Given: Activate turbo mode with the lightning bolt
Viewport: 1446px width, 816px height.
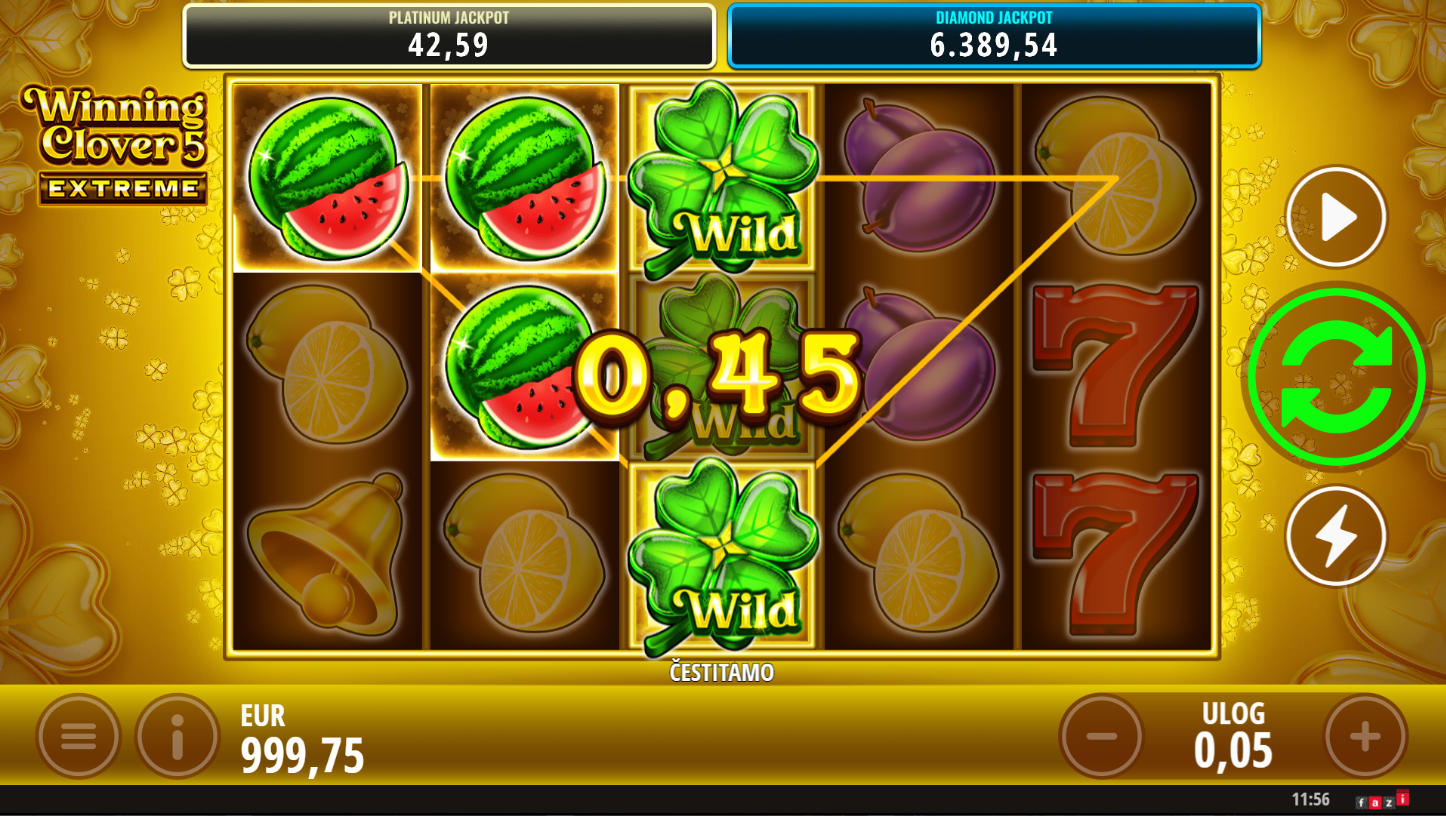Looking at the screenshot, I should (1336, 536).
